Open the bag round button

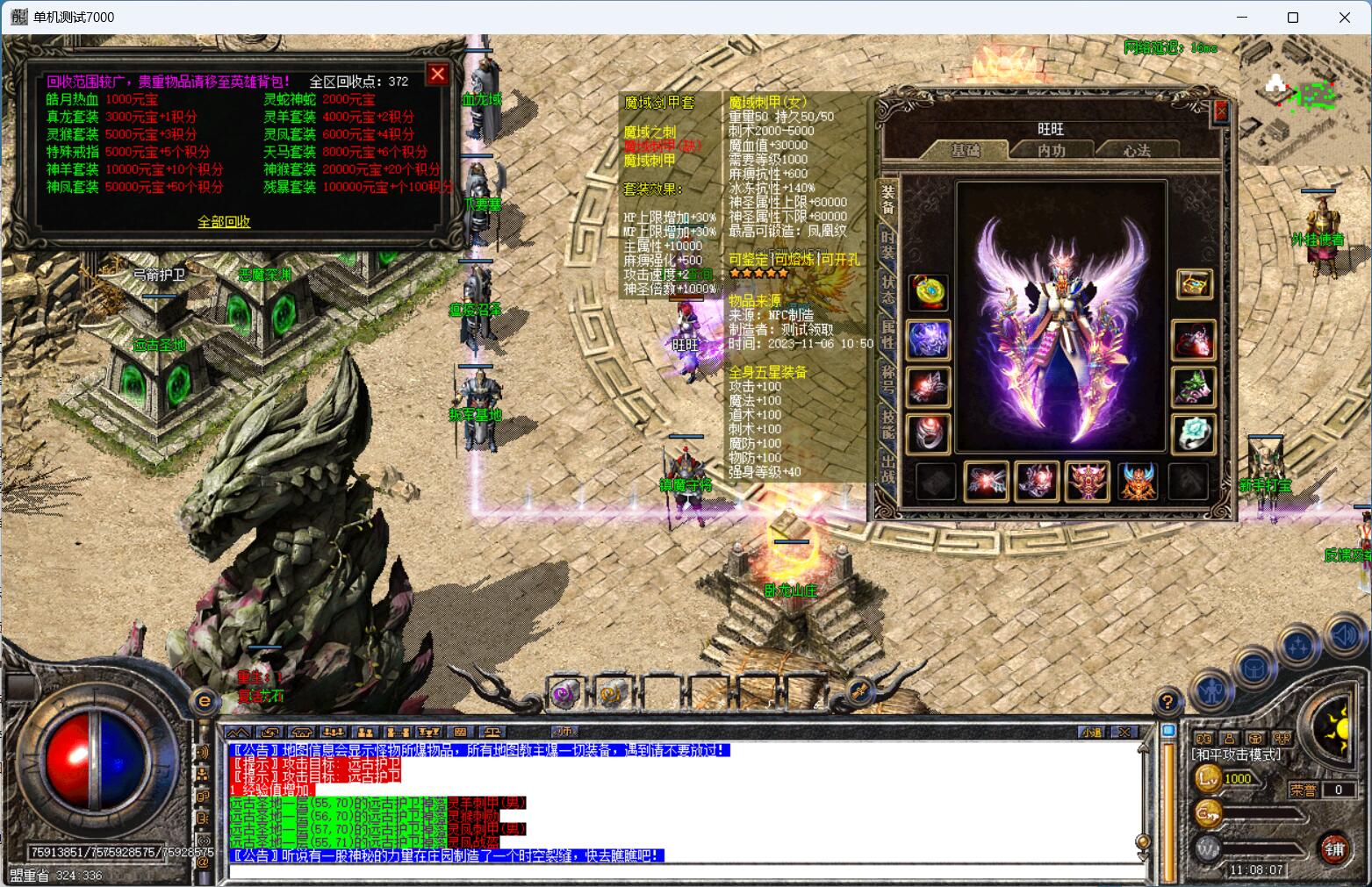click(x=1254, y=669)
